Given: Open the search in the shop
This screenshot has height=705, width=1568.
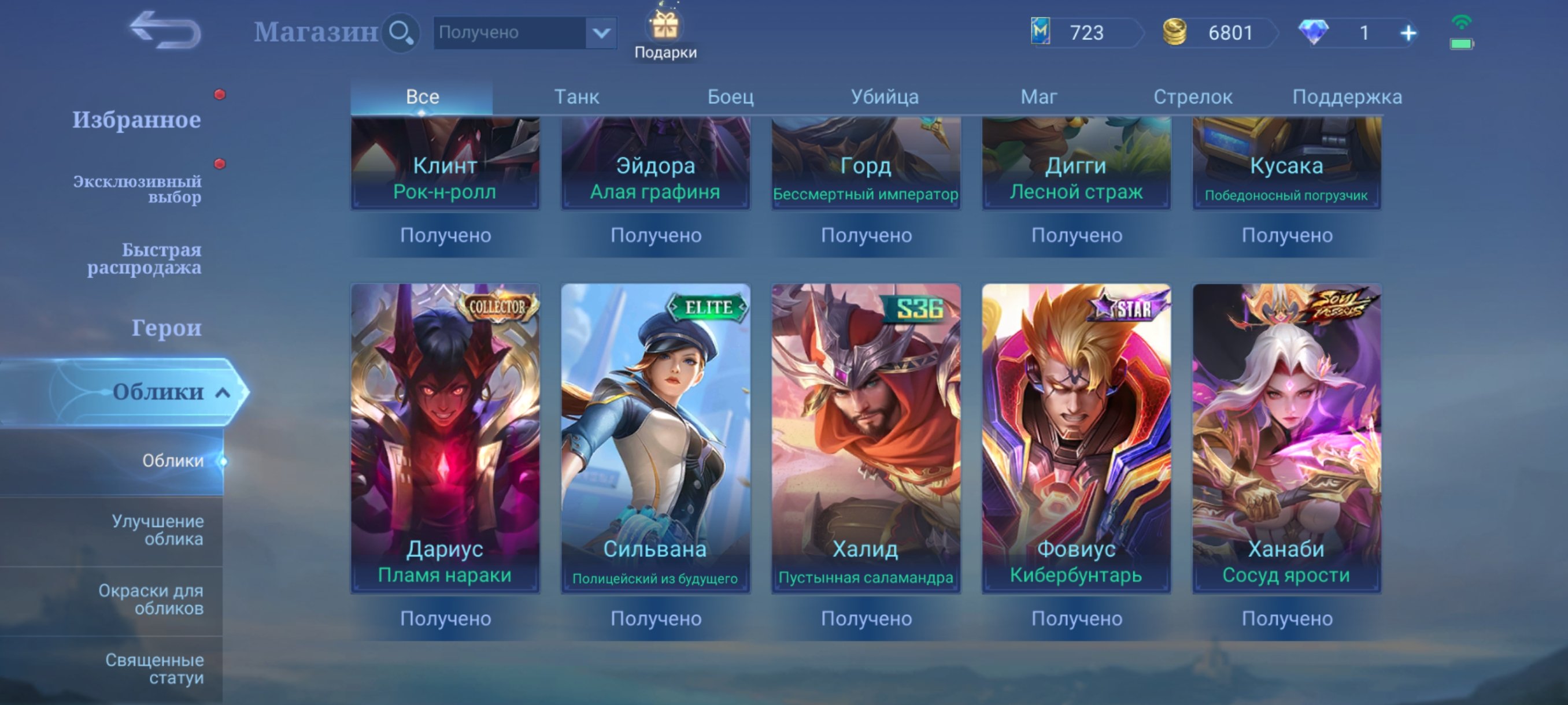Looking at the screenshot, I should [401, 33].
